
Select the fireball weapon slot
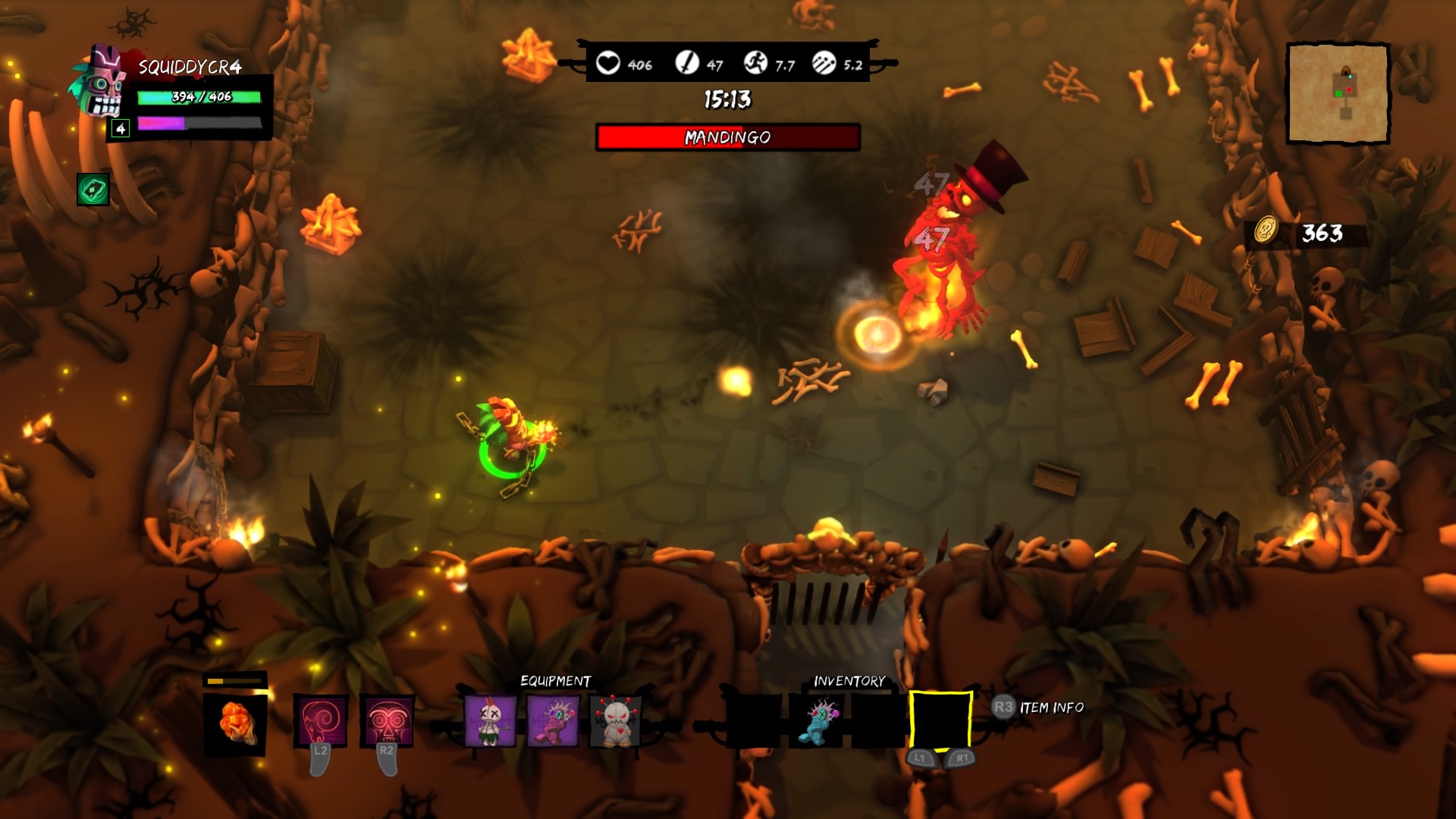pos(235,723)
